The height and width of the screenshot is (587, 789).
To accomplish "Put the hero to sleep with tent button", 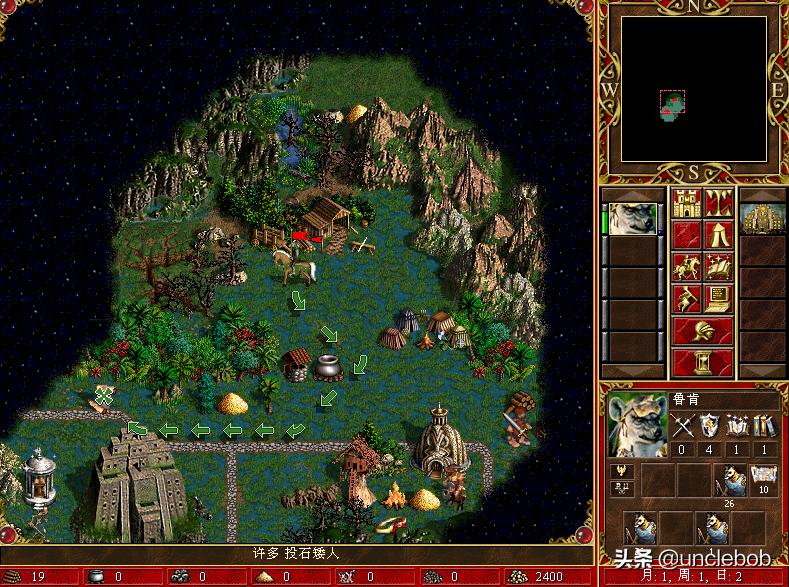I will point(719,237).
